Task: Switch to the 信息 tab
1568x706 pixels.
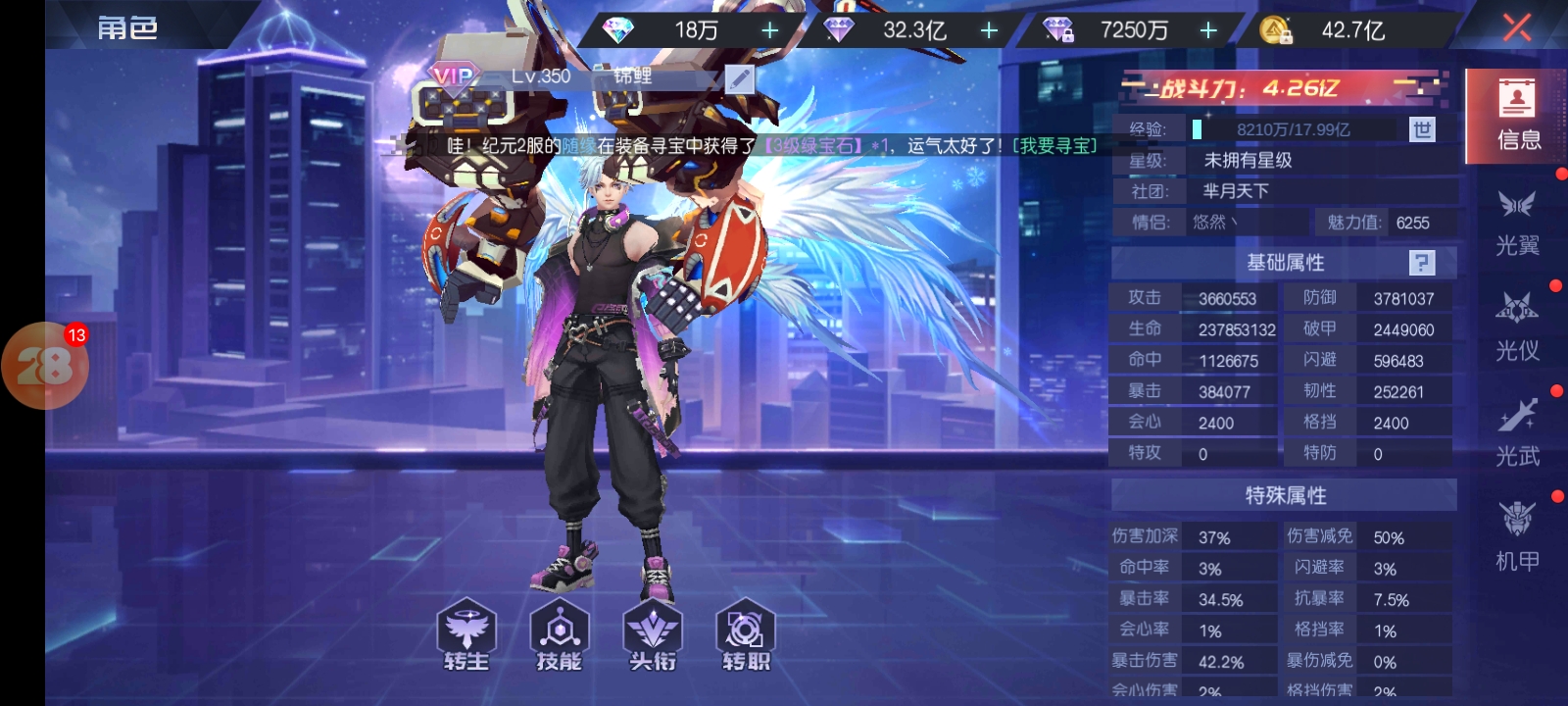Action: coord(1517,116)
